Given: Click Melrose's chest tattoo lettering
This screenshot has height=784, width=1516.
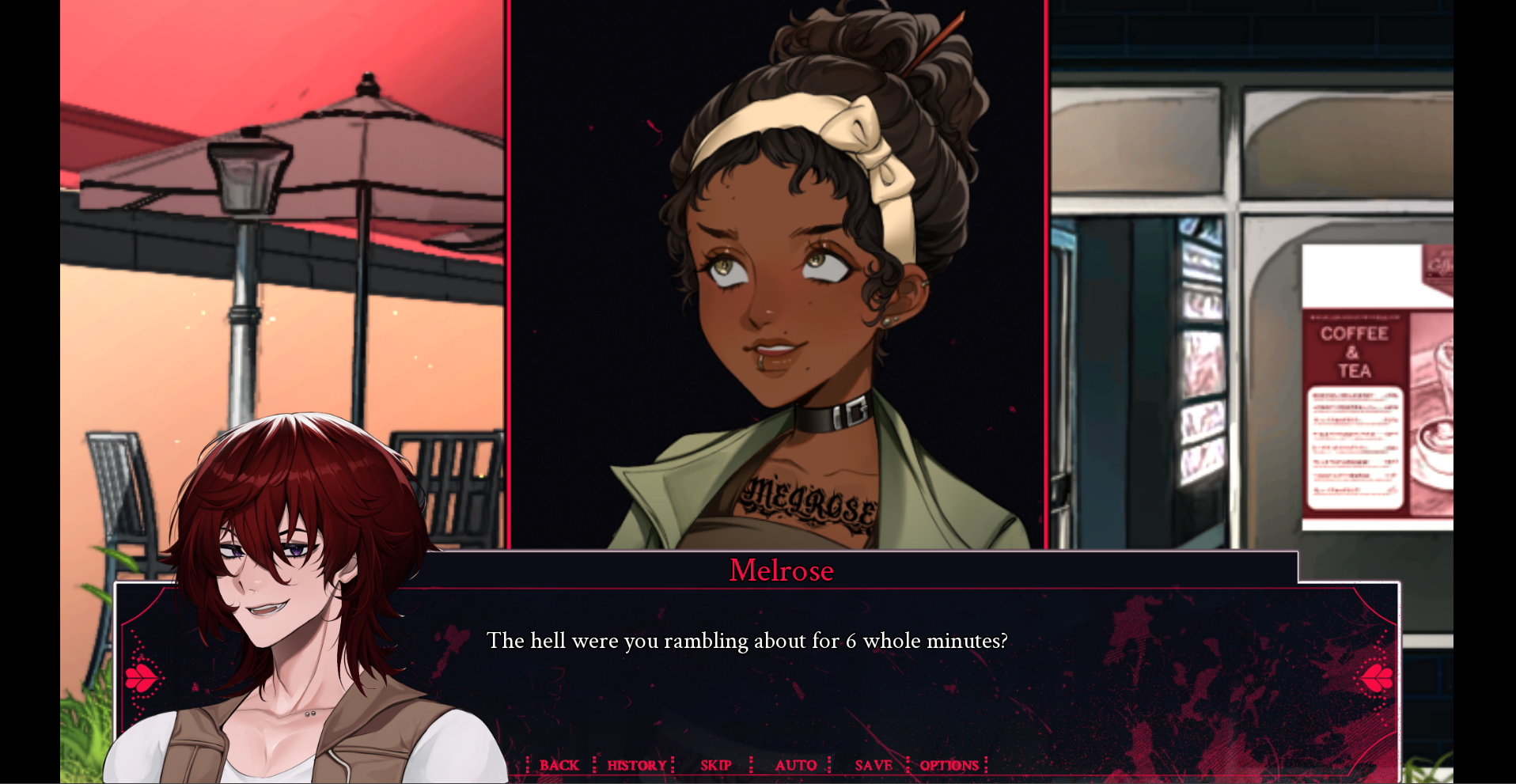Looking at the screenshot, I should 807,498.
